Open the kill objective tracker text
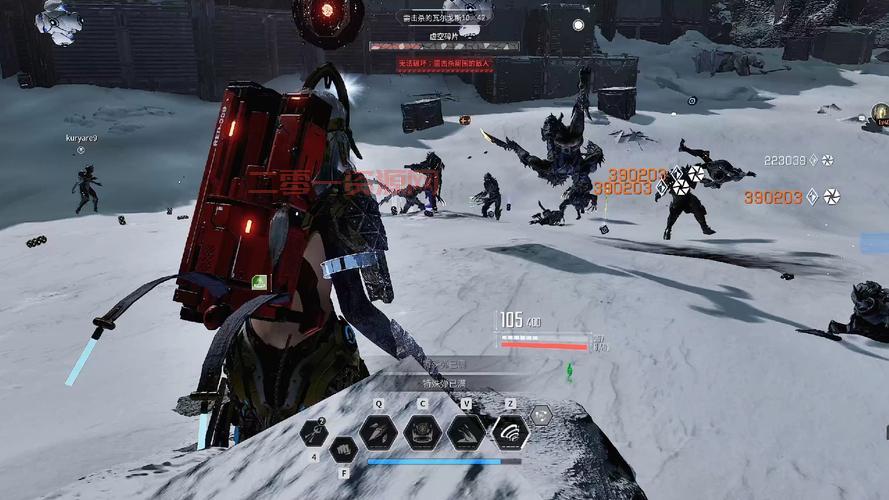Screen dimensions: 889x500 444,18
